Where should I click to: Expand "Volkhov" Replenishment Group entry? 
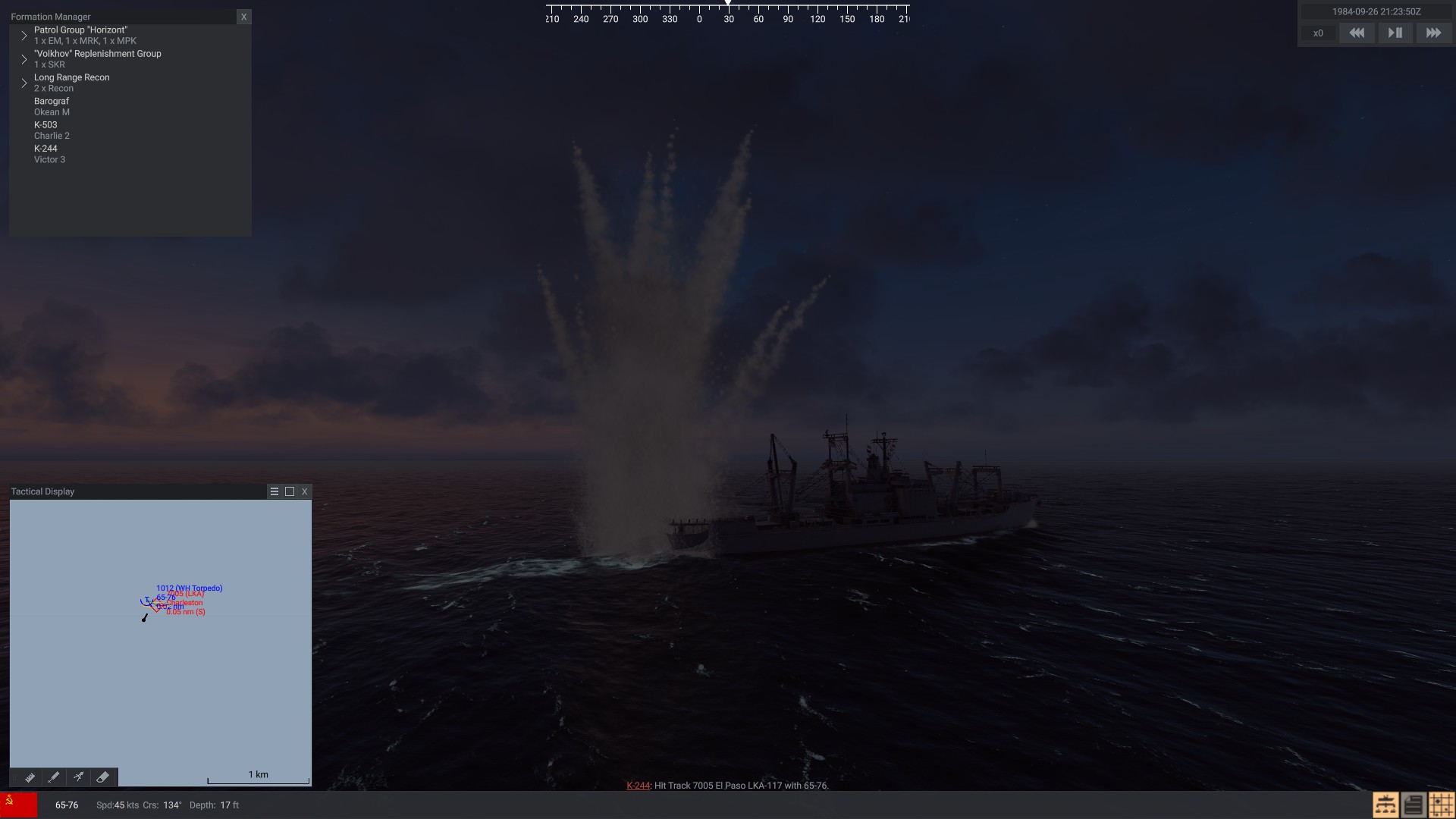(x=24, y=59)
